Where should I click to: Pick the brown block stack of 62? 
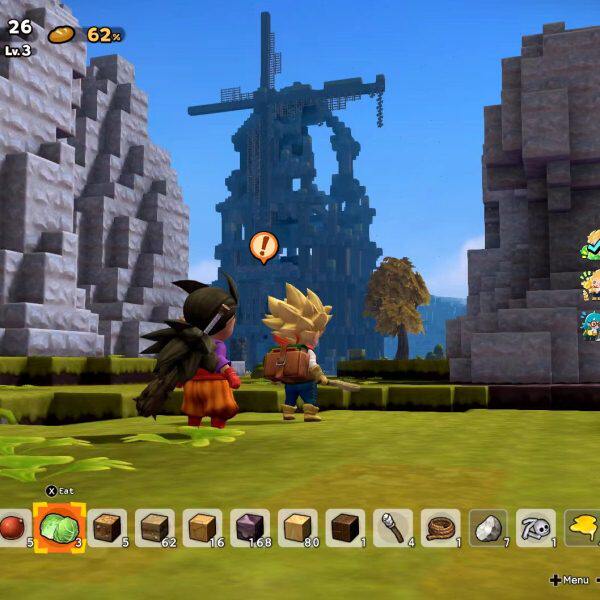[154, 527]
